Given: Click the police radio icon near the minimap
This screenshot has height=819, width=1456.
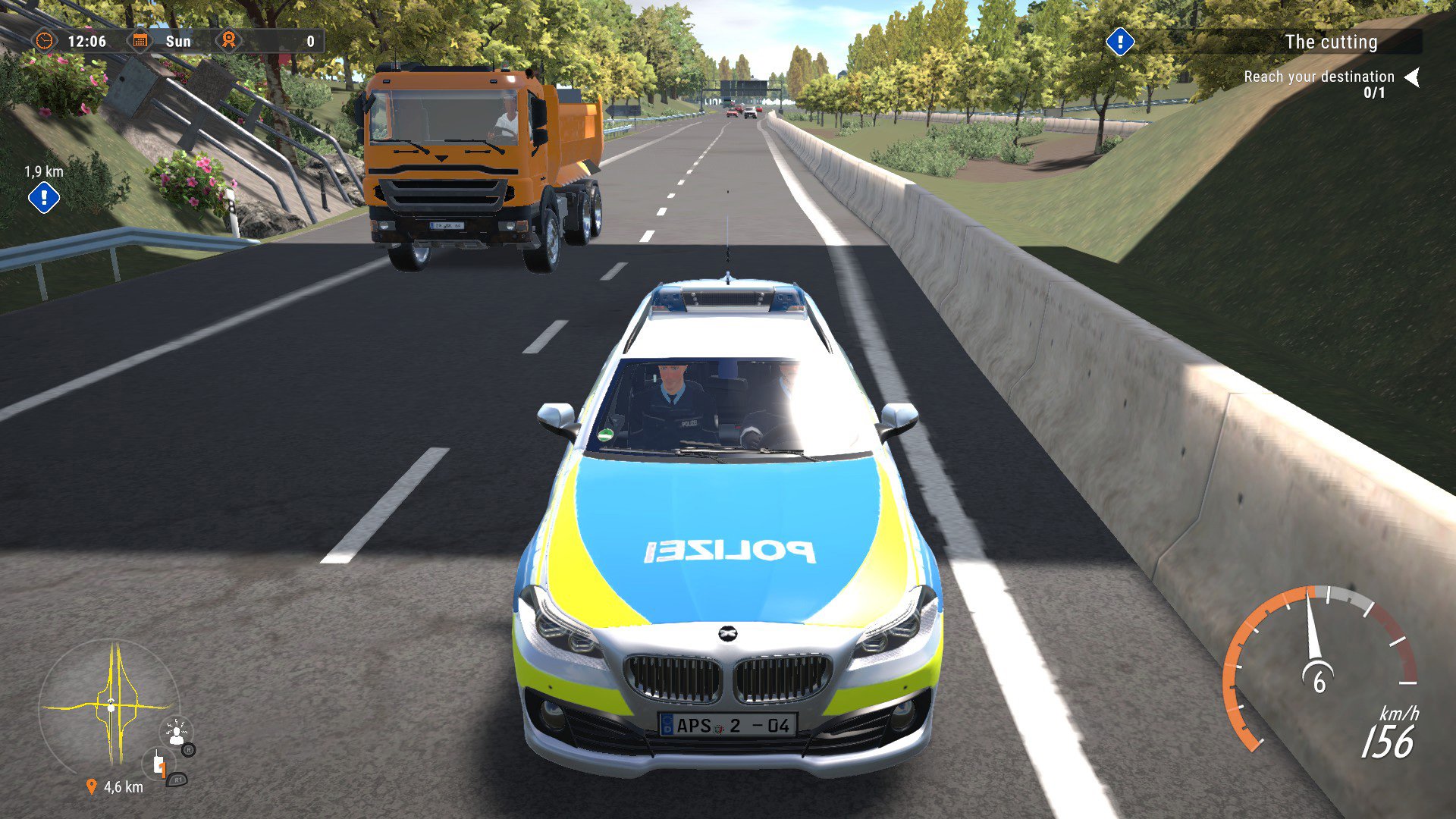Looking at the screenshot, I should [158, 764].
